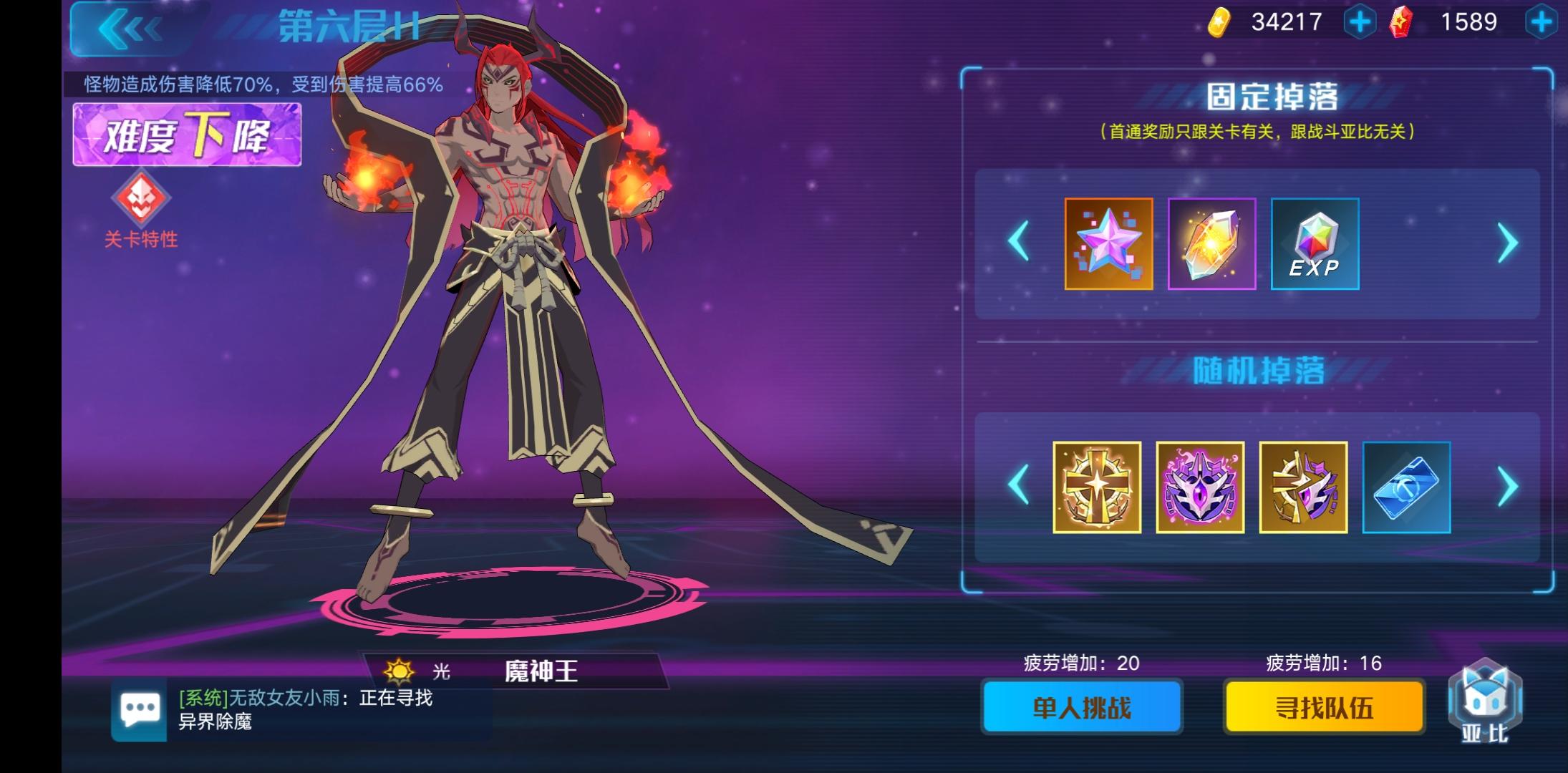The image size is (1568, 773).
Task: Open the purple emblem random drop
Action: coord(1201,488)
